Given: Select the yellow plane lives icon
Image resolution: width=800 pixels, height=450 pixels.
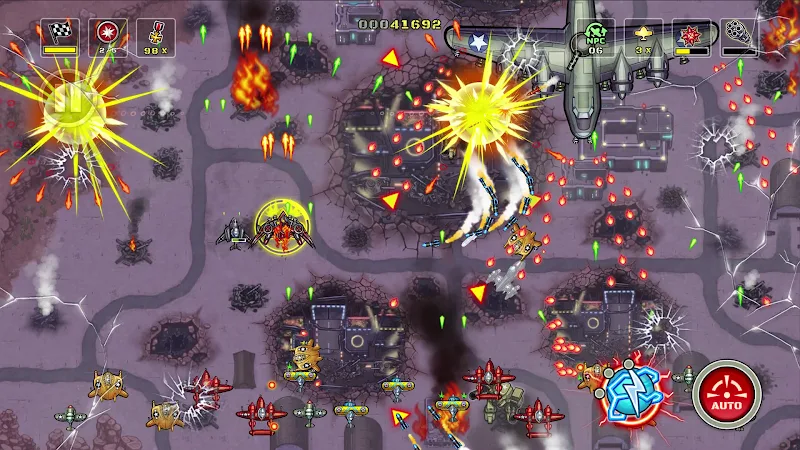Looking at the screenshot, I should [643, 36].
